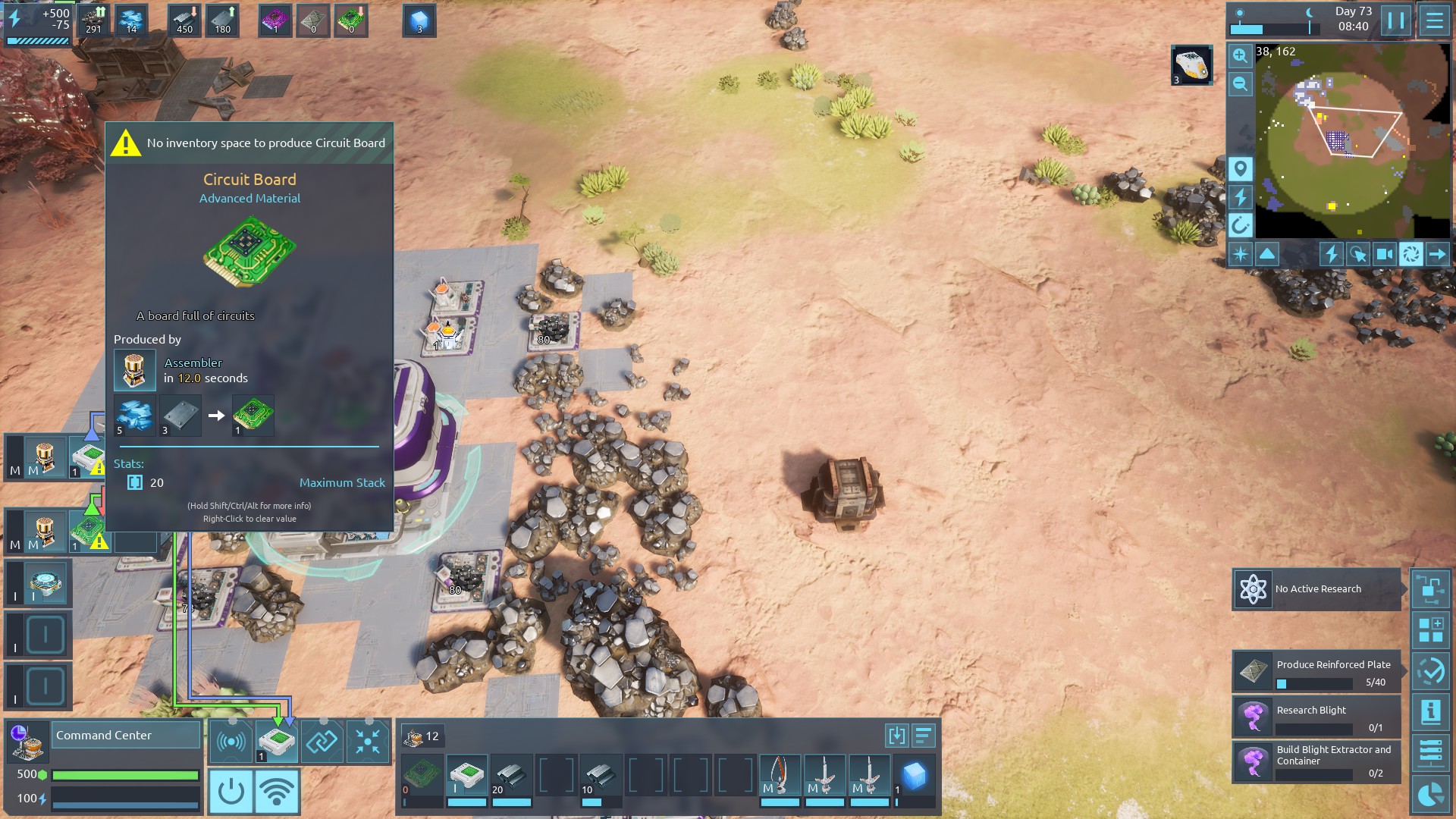
Task: Toggle the Command Center wifi signal button
Action: [277, 791]
